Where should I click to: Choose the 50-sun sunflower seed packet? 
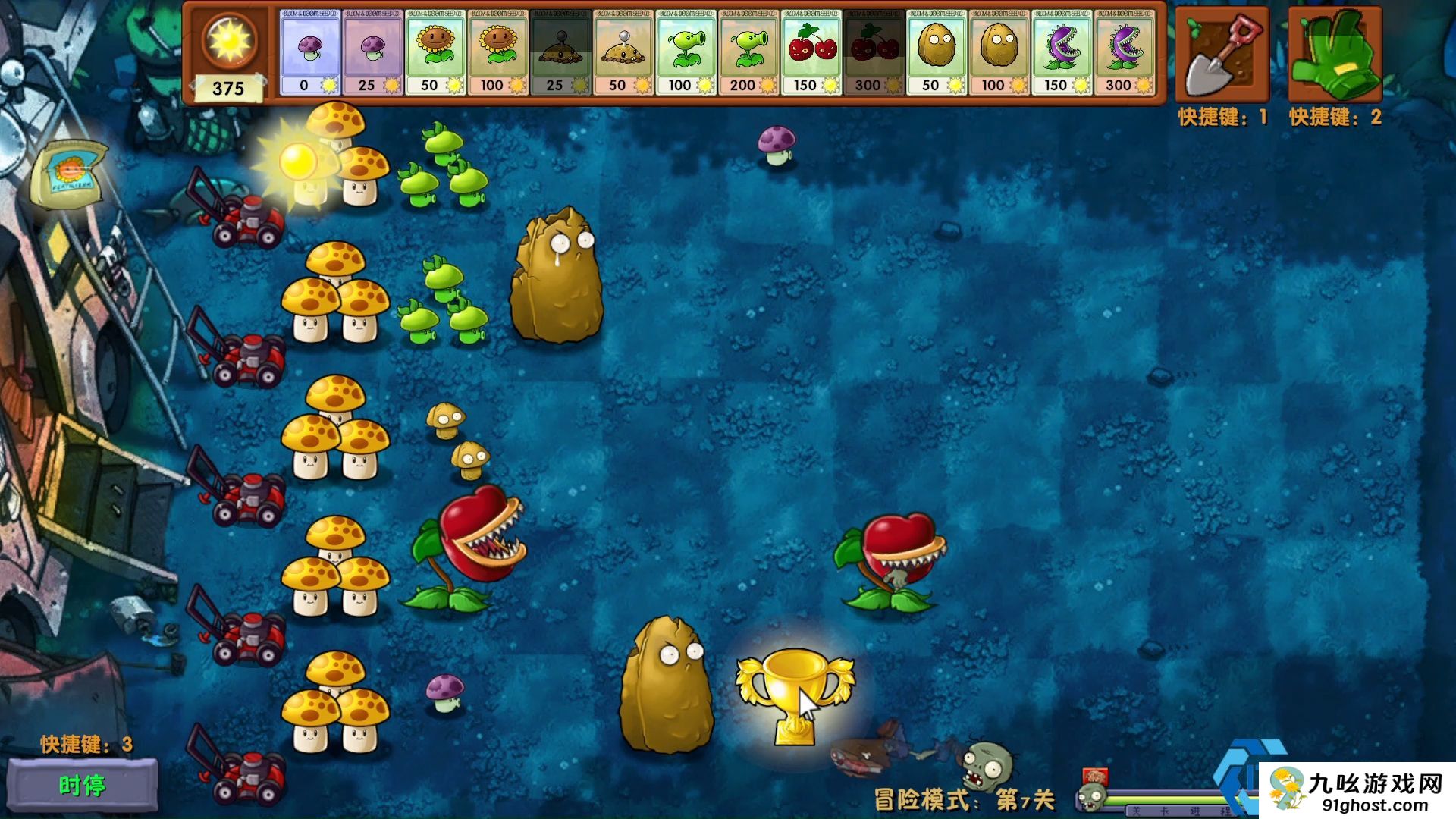pyautogui.click(x=435, y=52)
